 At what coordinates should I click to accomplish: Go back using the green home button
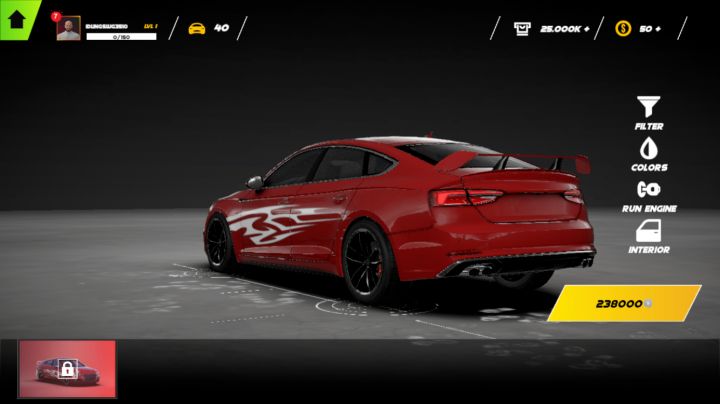[x=16, y=17]
